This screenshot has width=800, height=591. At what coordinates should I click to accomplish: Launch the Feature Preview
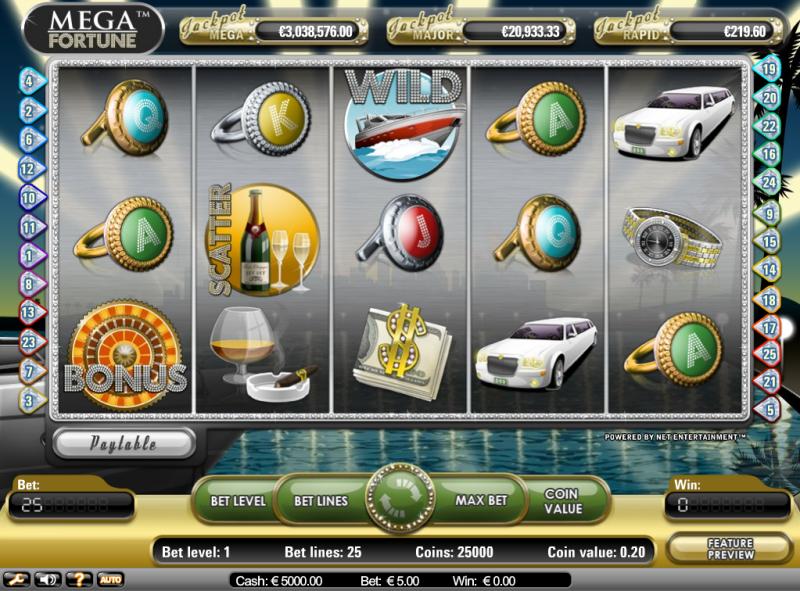tap(731, 548)
